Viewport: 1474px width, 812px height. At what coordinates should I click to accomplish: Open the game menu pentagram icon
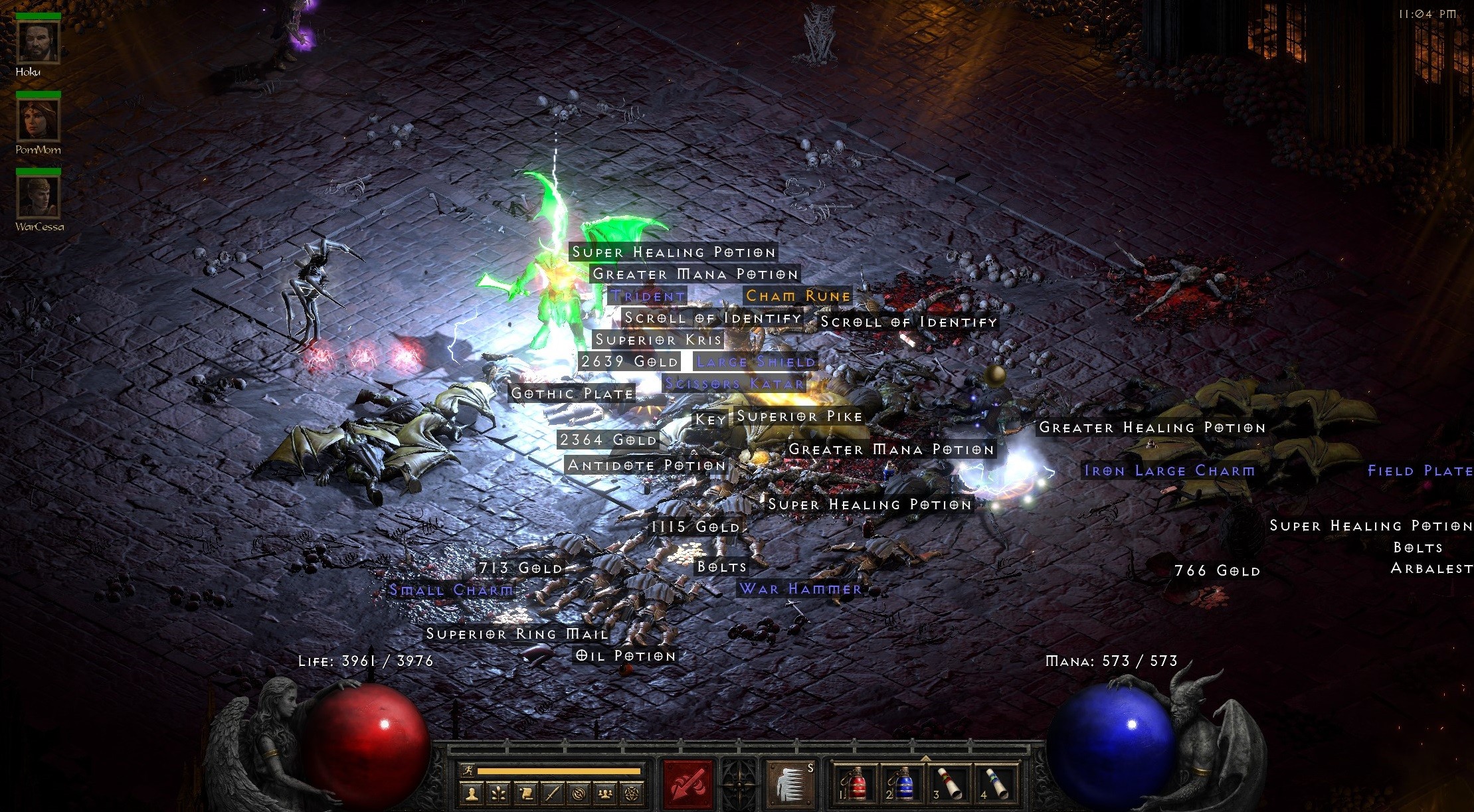pyautogui.click(x=632, y=794)
